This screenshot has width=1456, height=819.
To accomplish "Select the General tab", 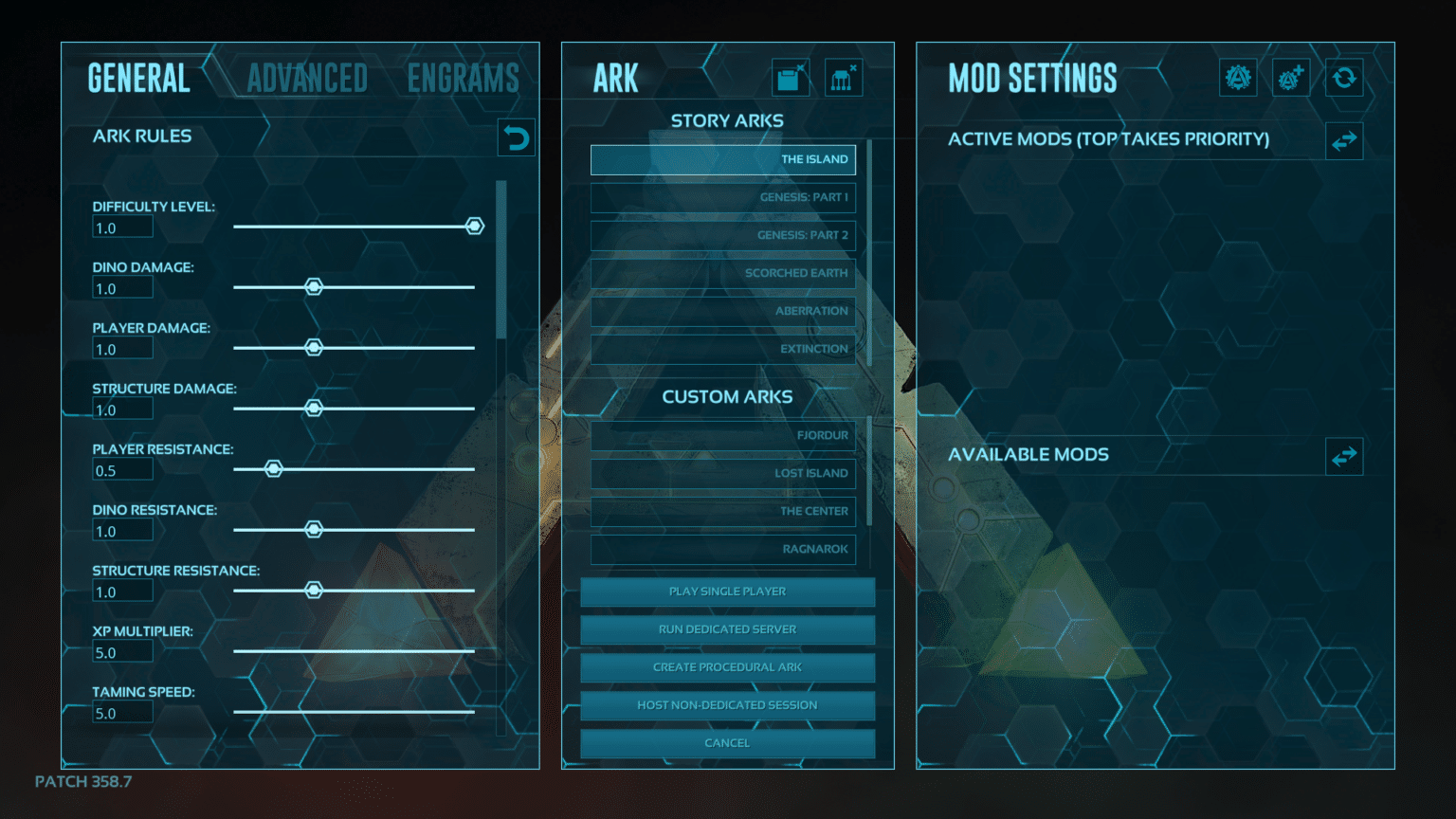I will [138, 78].
